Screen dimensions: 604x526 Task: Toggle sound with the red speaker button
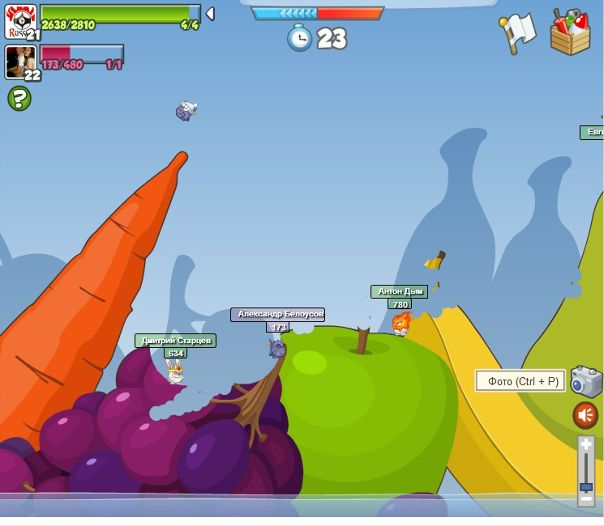(585, 415)
